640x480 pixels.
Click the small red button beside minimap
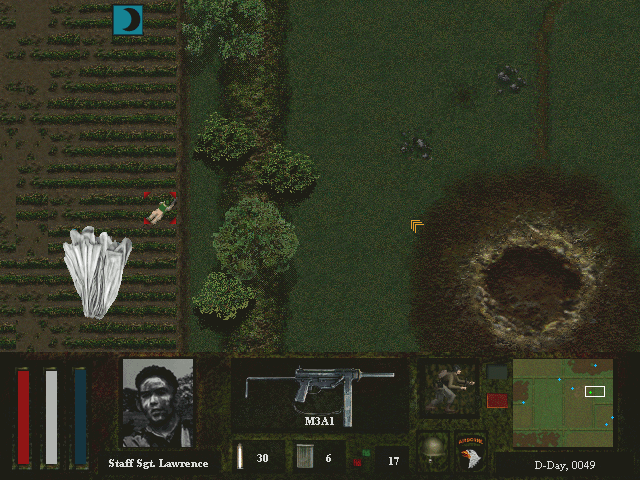click(x=497, y=400)
